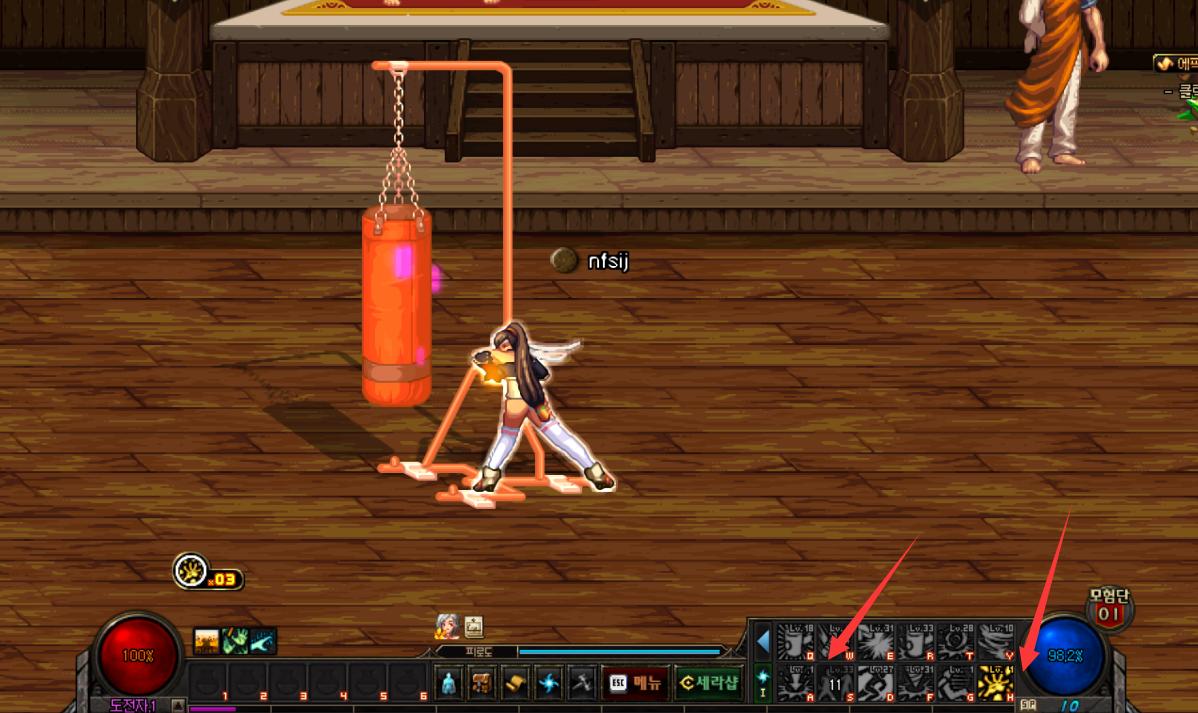Open the green 세라샵 cash shop

708,683
